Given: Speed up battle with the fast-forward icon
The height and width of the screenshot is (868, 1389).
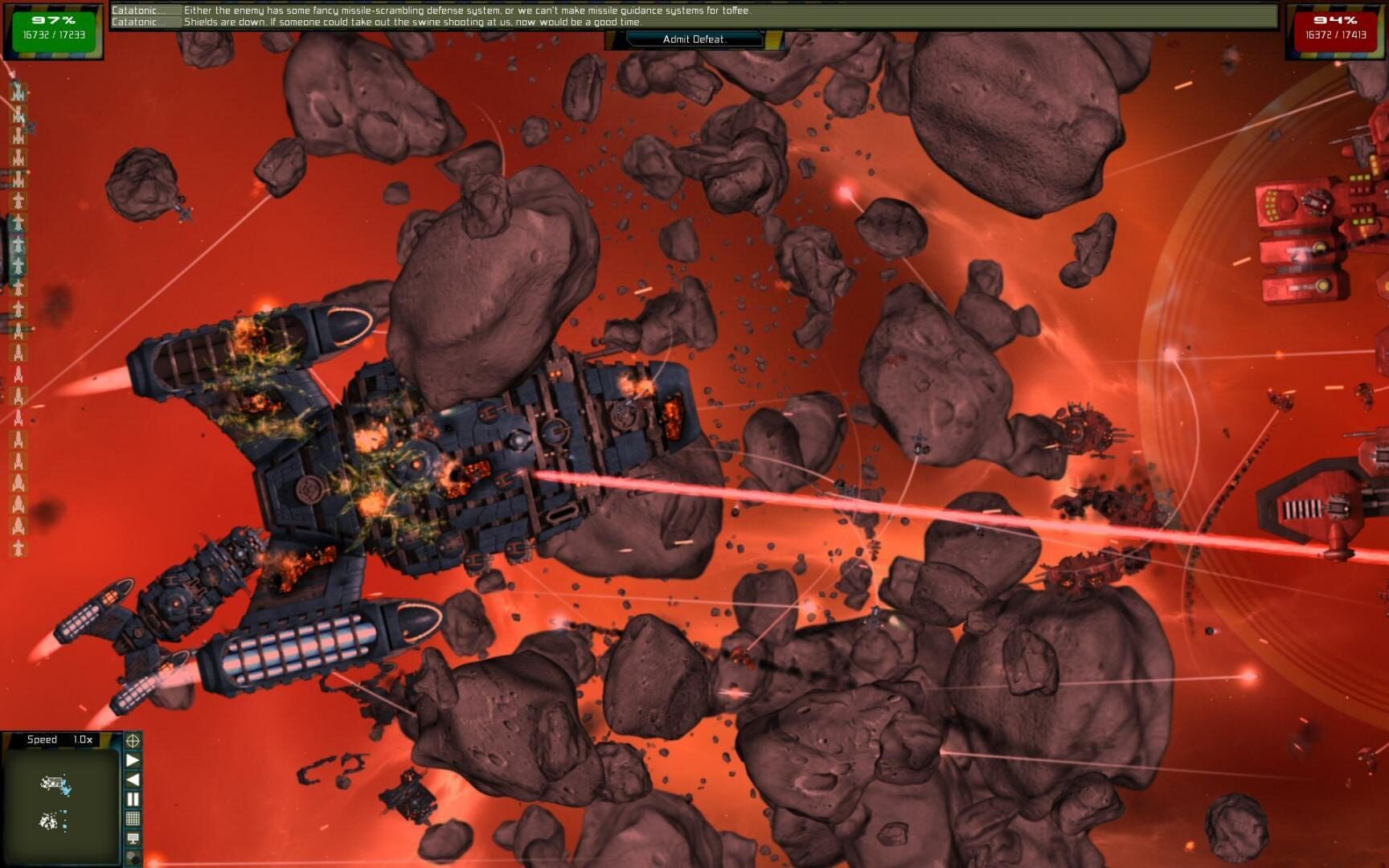Looking at the screenshot, I should pos(133,760).
